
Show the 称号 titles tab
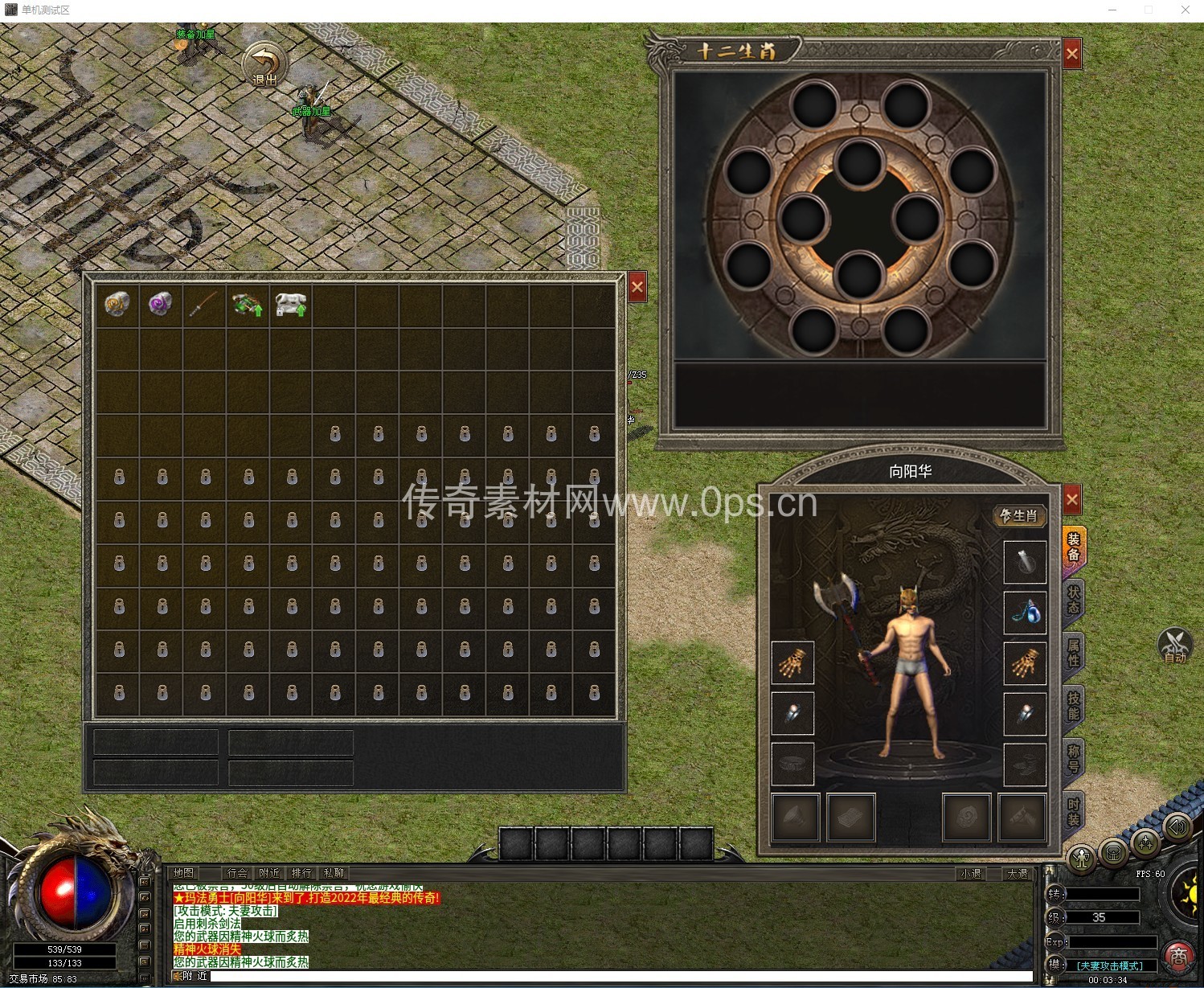(x=1074, y=758)
